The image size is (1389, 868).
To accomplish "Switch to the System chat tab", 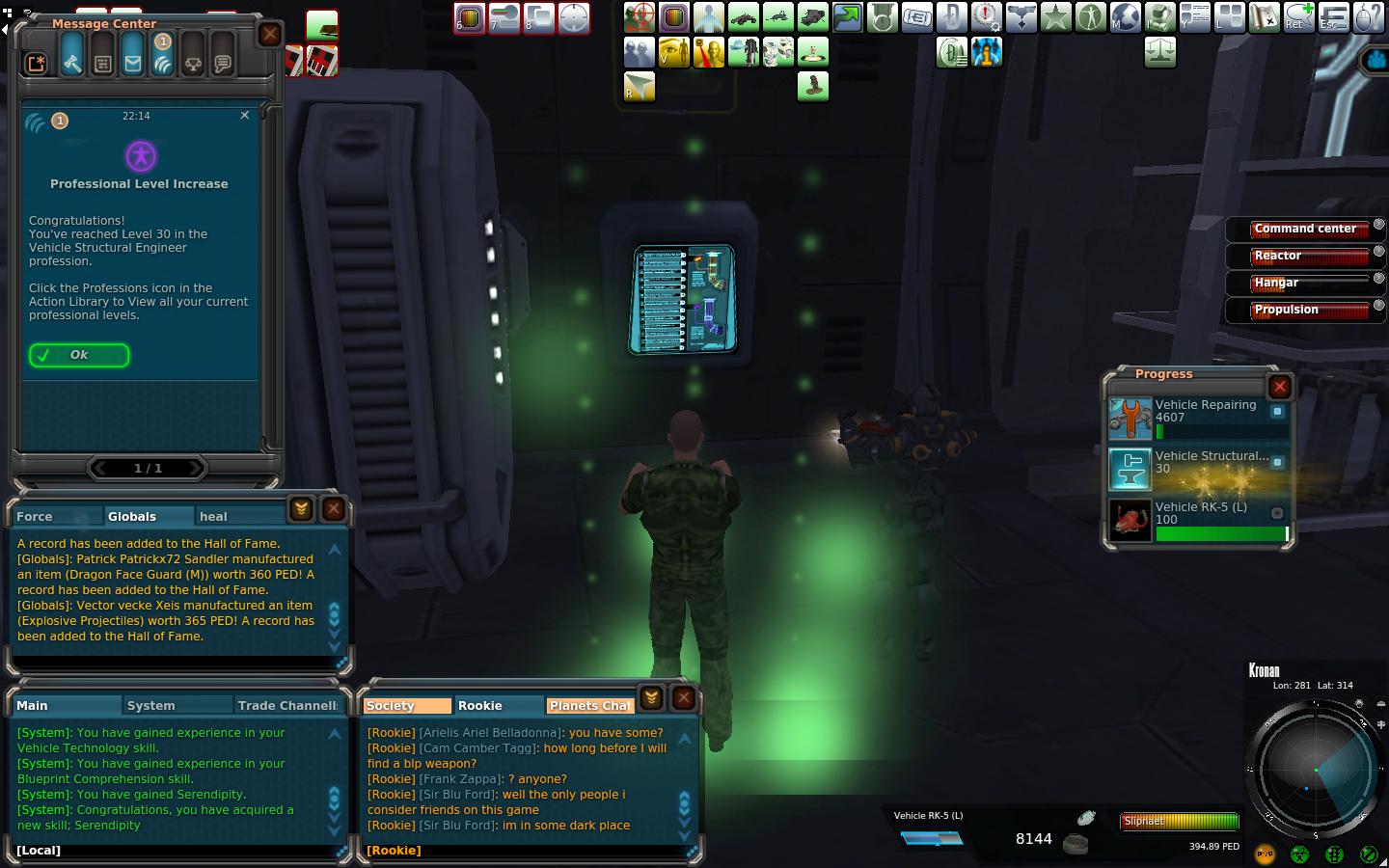I will point(151,705).
